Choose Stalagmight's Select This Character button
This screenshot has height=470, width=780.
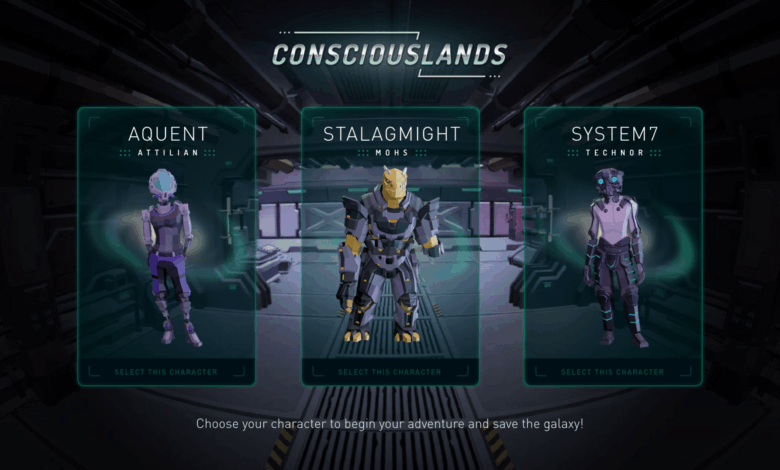tap(390, 372)
